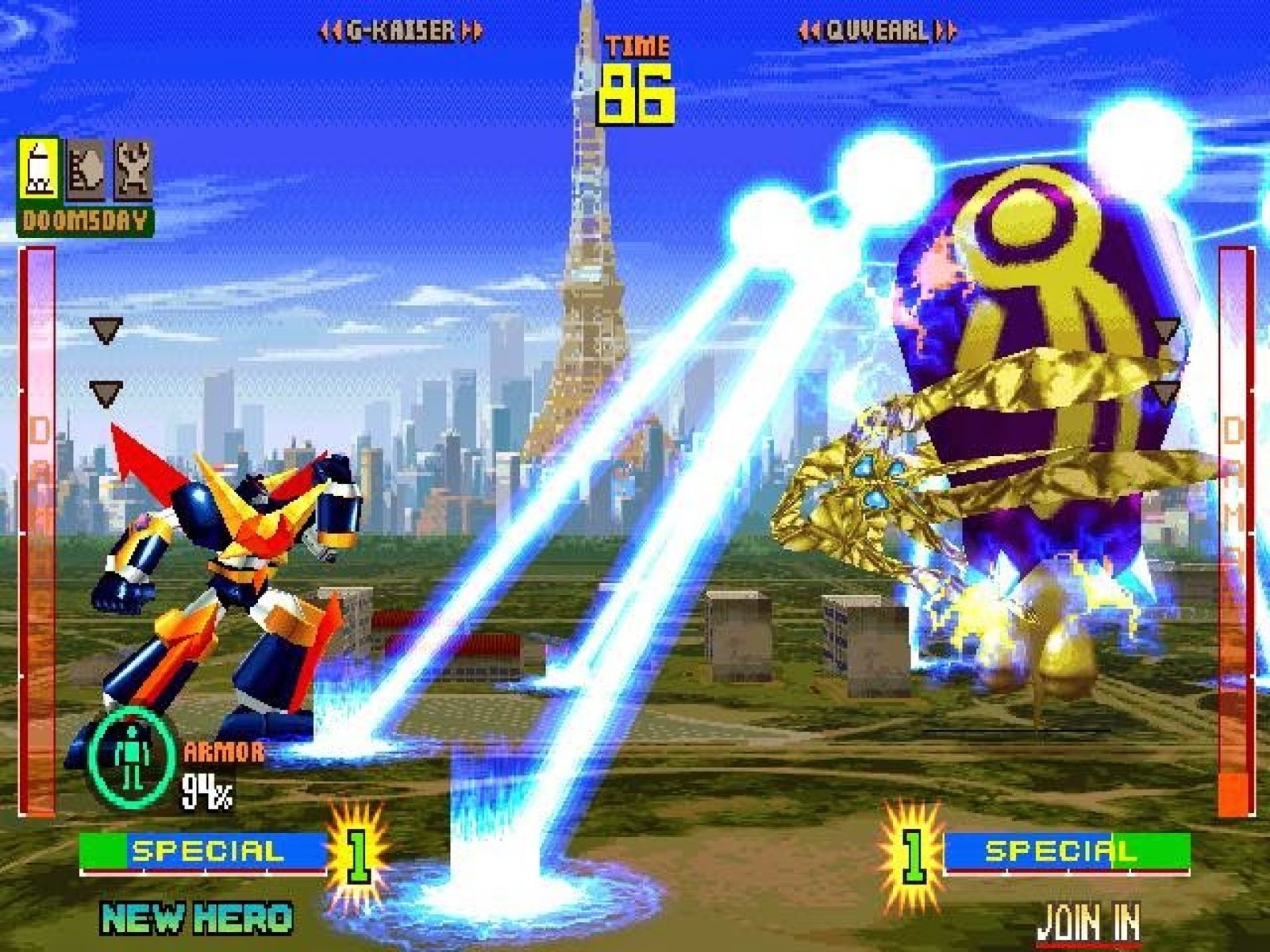Click the lower gray triangle marker on the right side

[x=1164, y=392]
